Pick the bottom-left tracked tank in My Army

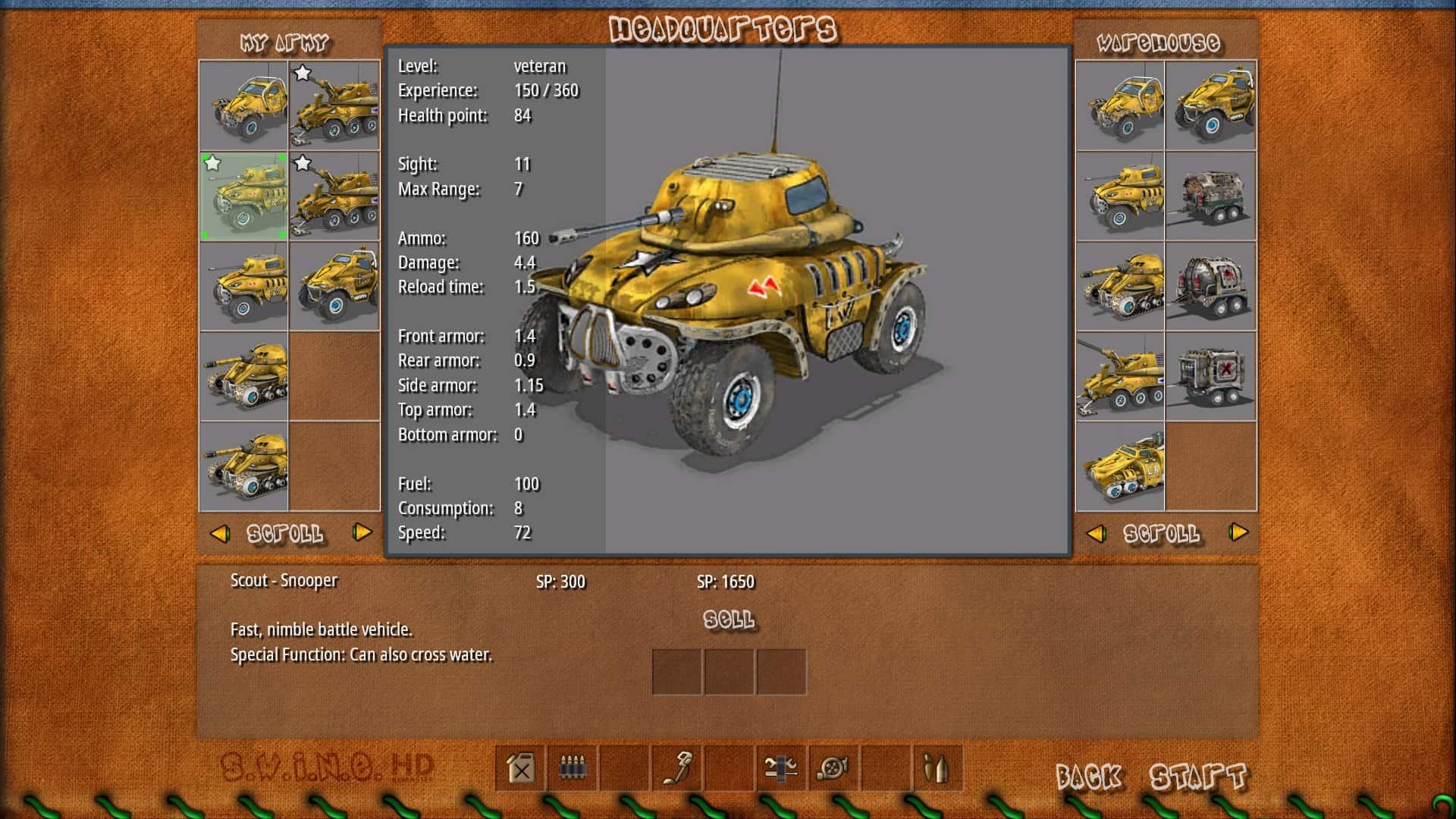(244, 467)
